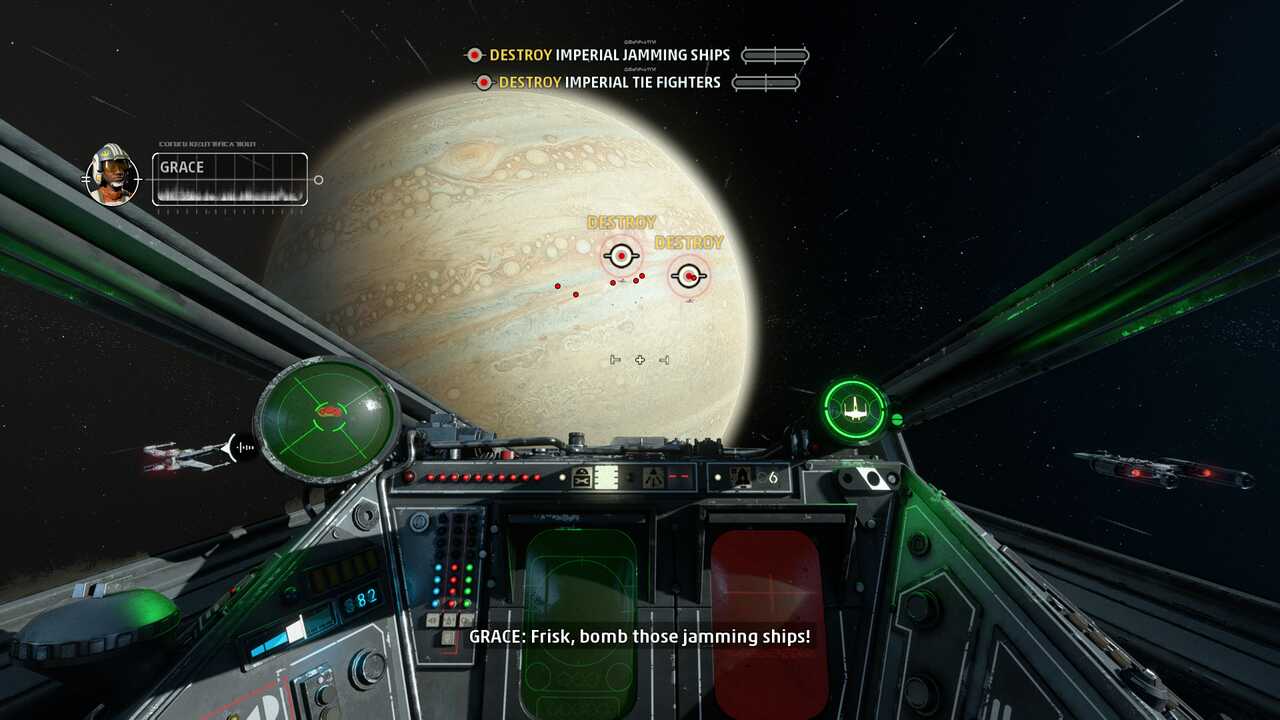Image resolution: width=1280 pixels, height=720 pixels.
Task: Click the circular green radar scope
Action: (327, 417)
